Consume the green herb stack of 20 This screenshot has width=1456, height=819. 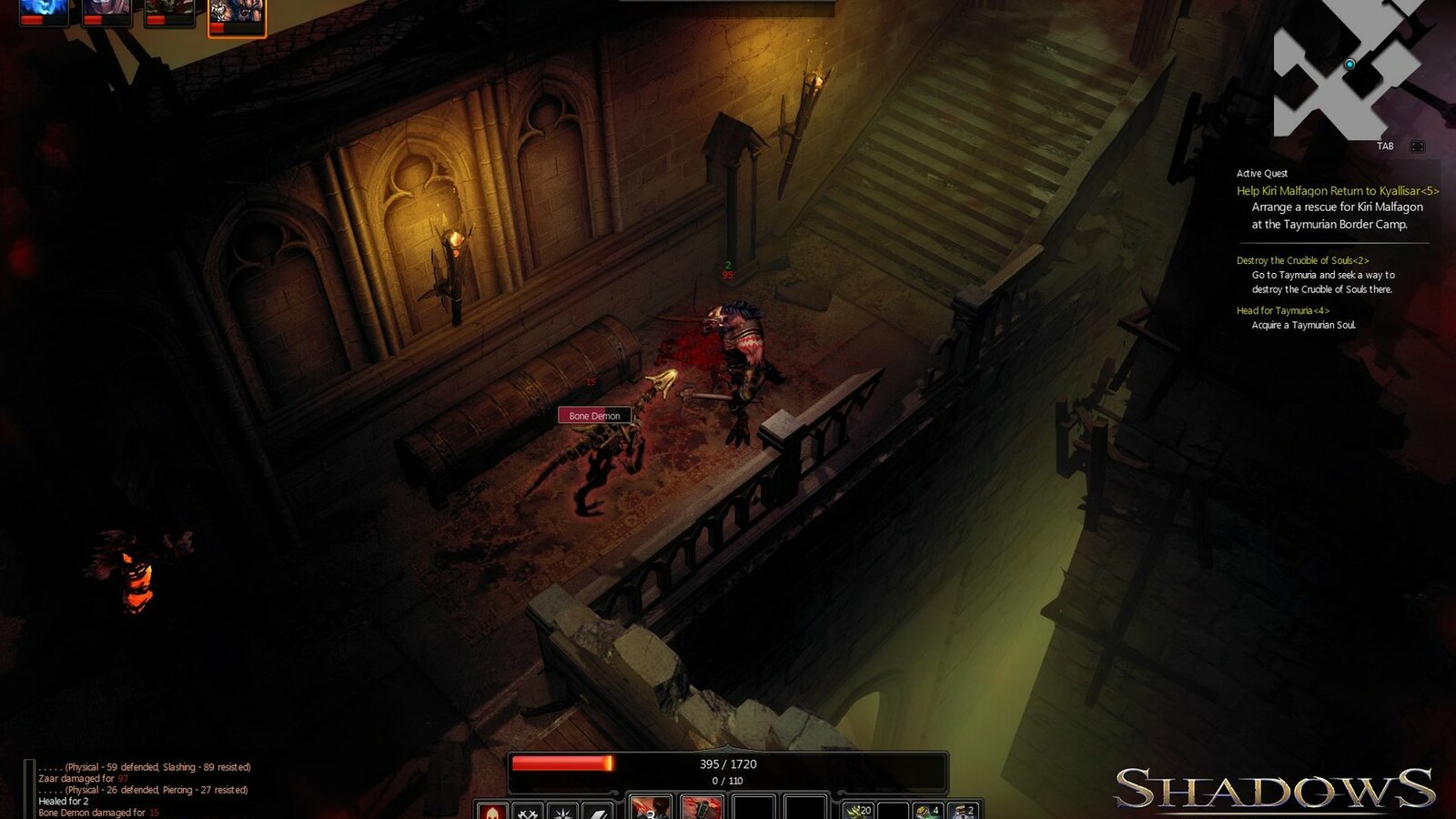[x=859, y=812]
